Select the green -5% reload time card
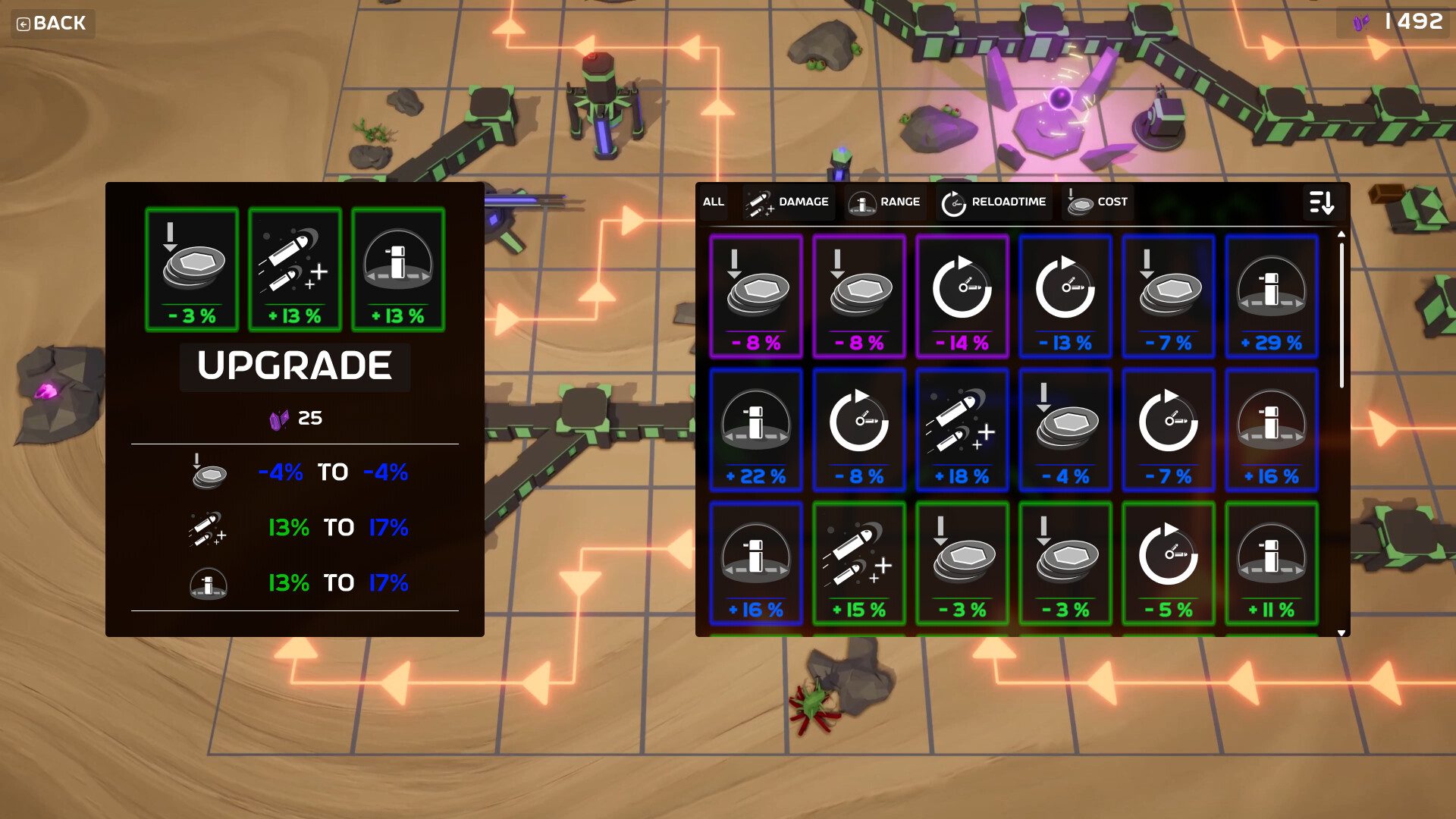Image resolution: width=1456 pixels, height=819 pixels. [x=1169, y=563]
